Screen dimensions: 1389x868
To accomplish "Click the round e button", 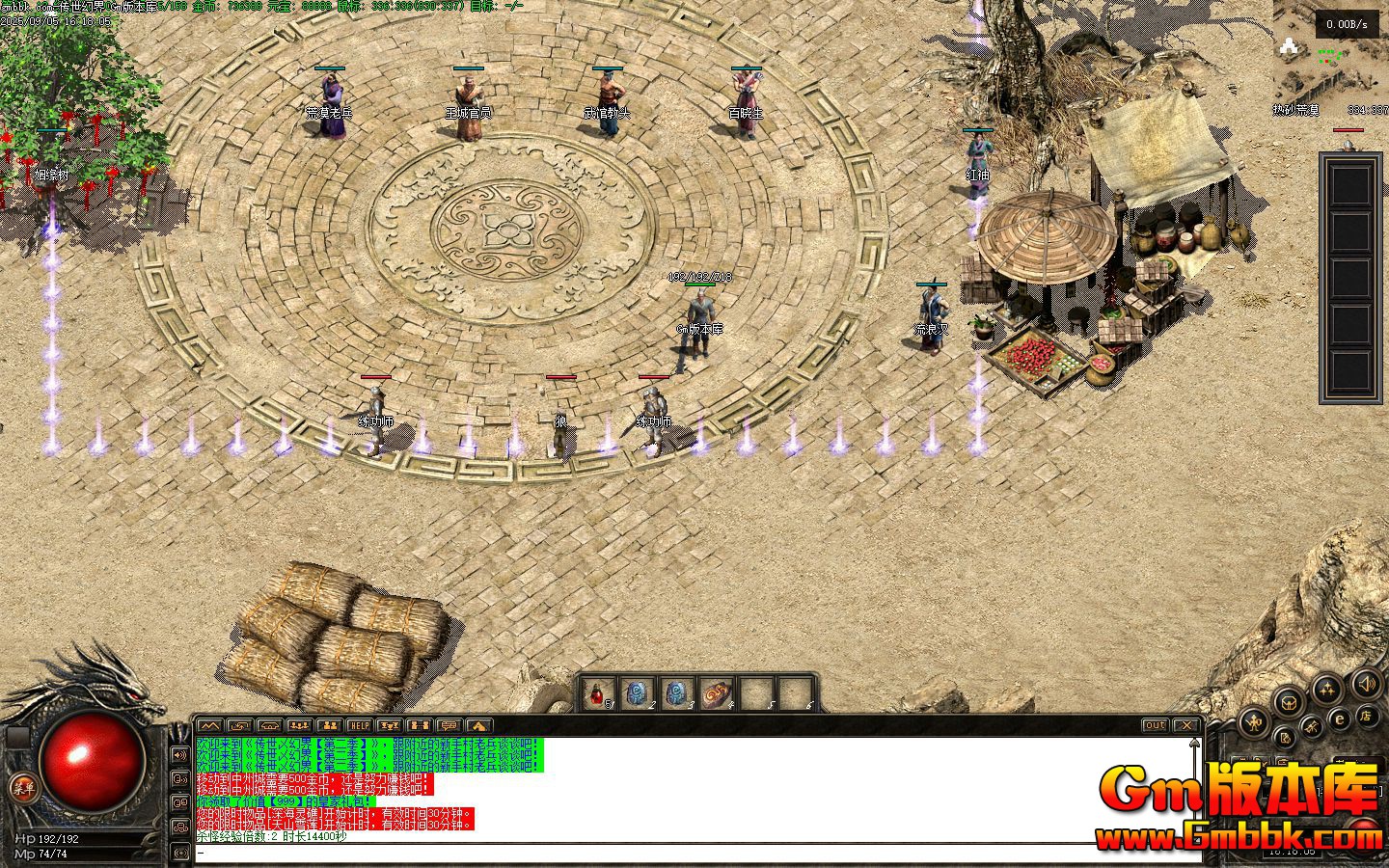I will click(x=1339, y=719).
